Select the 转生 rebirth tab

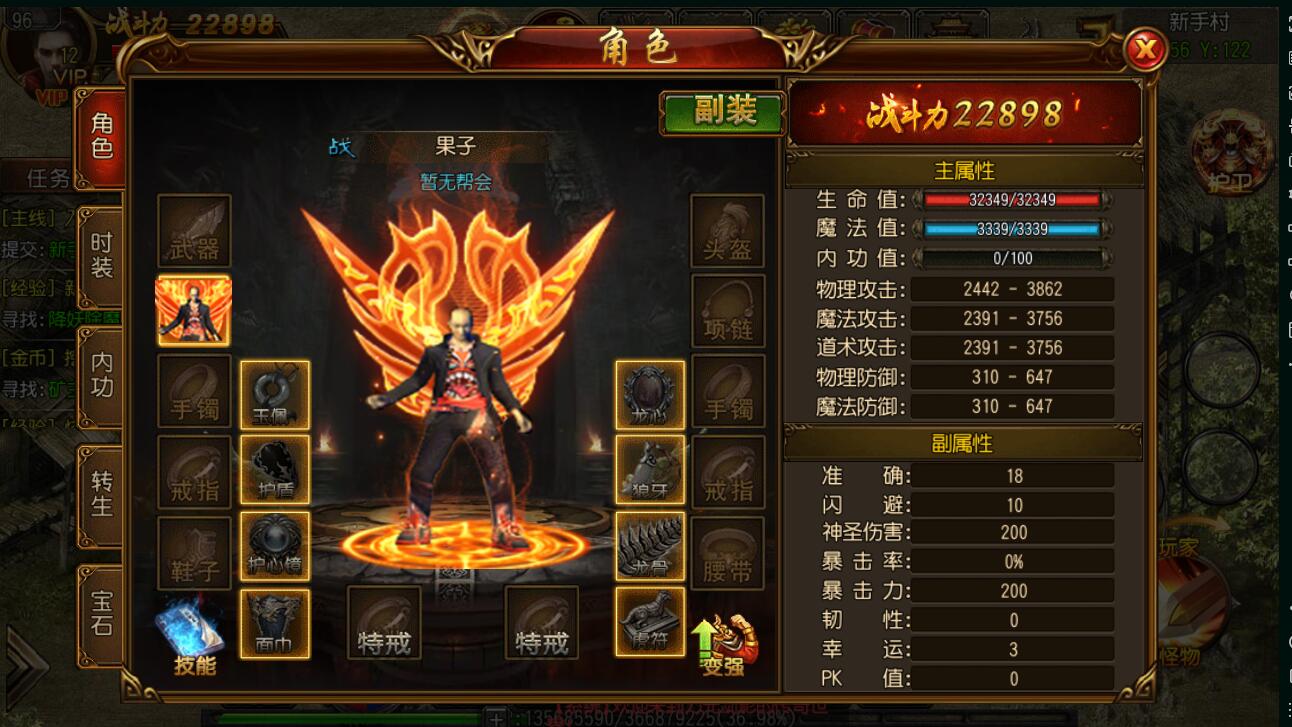(x=102, y=494)
